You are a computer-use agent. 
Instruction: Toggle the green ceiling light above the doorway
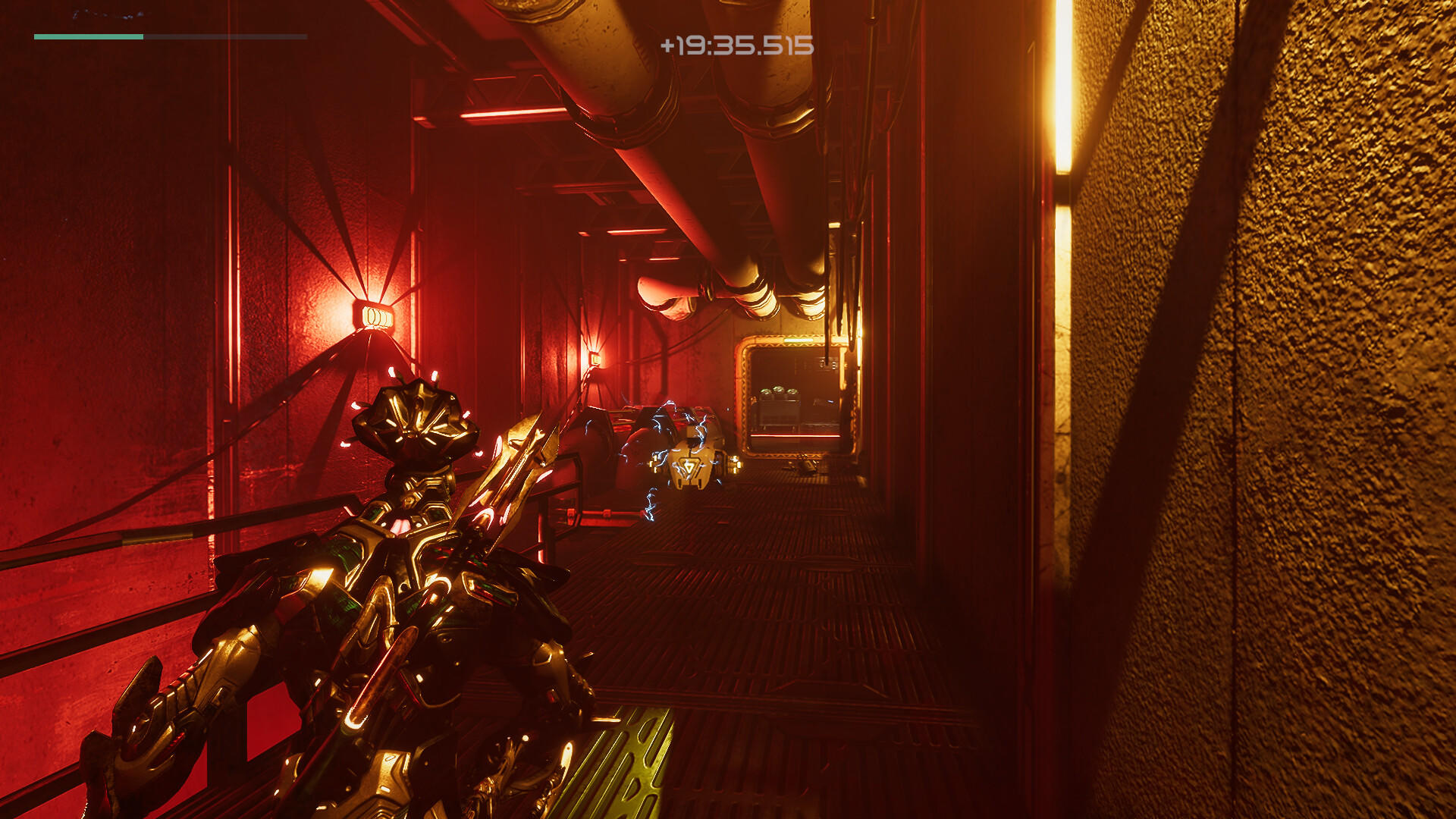(798, 340)
